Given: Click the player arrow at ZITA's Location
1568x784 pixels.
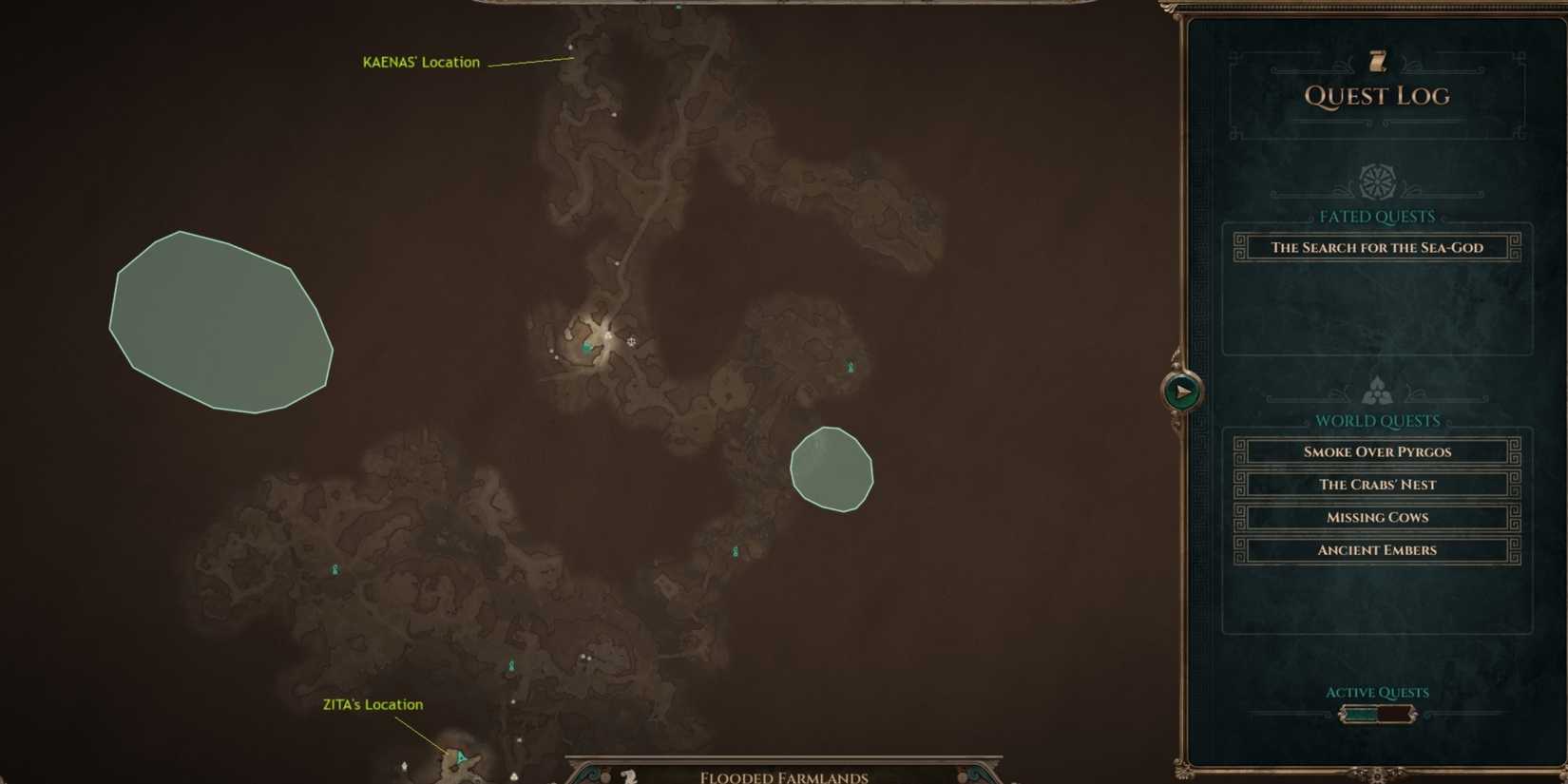Looking at the screenshot, I should click(460, 757).
